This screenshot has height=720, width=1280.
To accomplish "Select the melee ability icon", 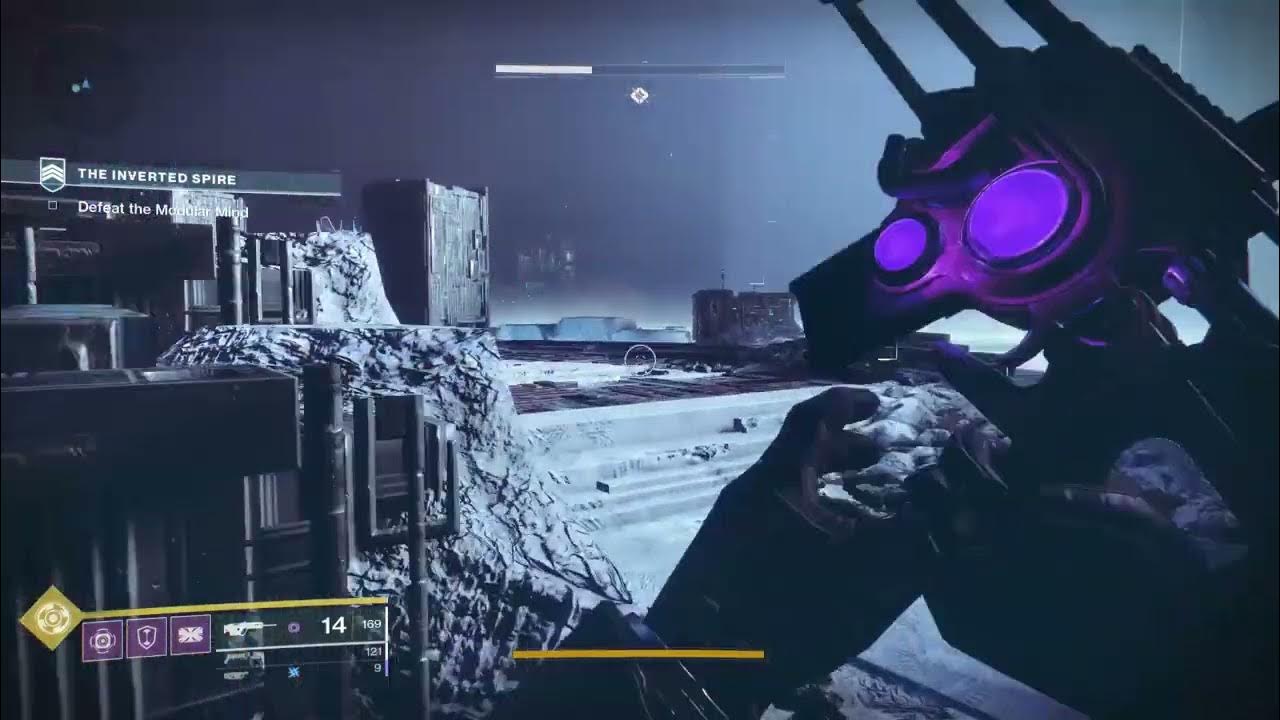I will click(190, 636).
